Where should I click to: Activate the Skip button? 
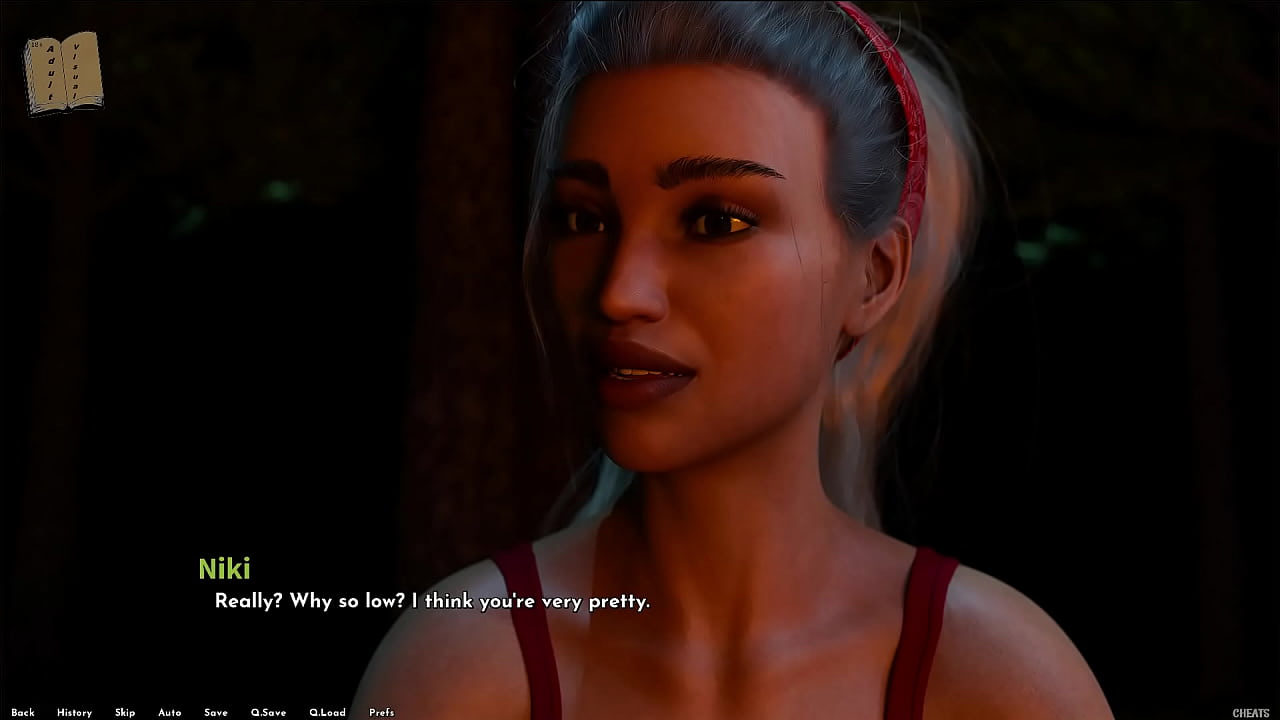point(125,713)
